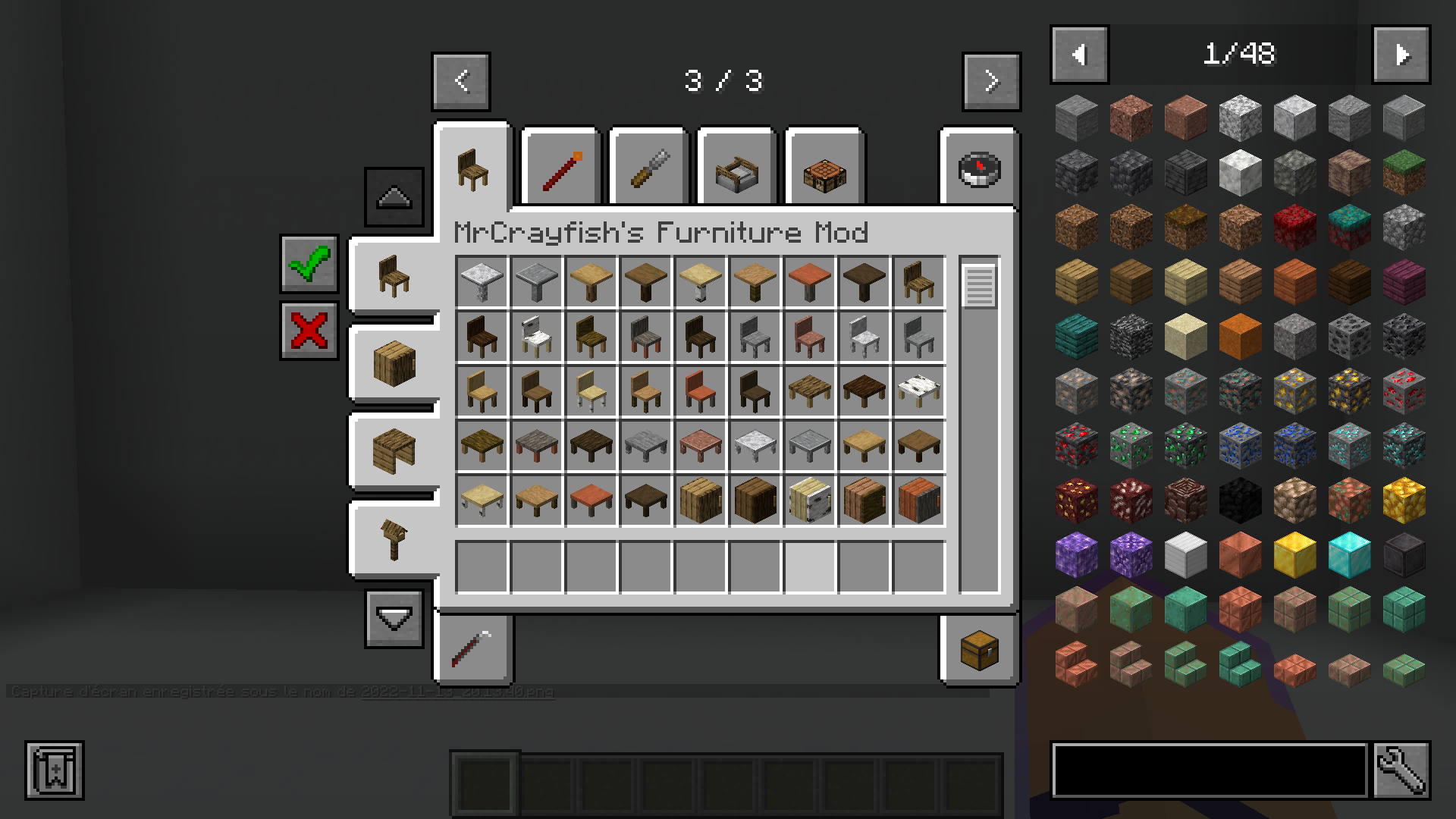Click the compass icon at the top right
This screenshot has width=1456, height=819.
(978, 168)
